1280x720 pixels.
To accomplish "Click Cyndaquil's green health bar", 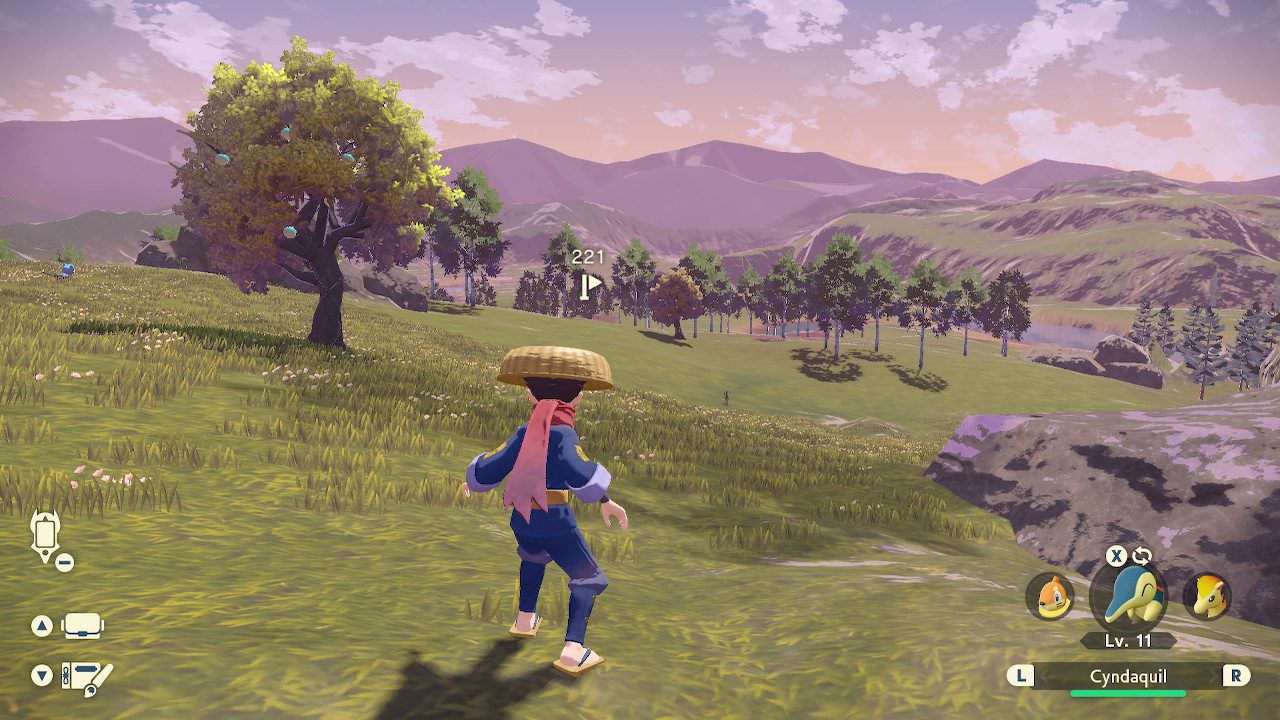I will pyautogui.click(x=1128, y=693).
